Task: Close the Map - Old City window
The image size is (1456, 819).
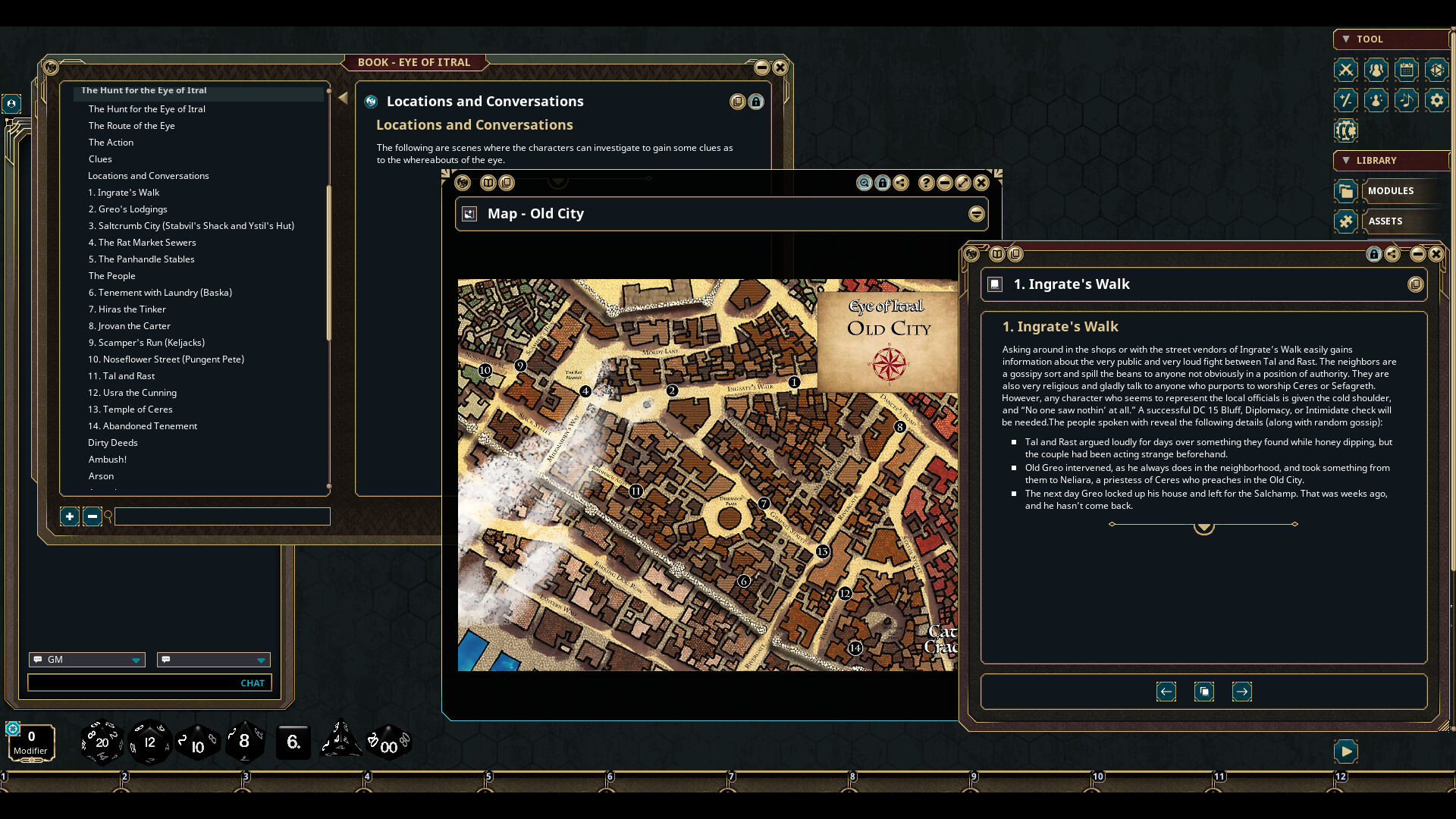Action: click(x=981, y=183)
